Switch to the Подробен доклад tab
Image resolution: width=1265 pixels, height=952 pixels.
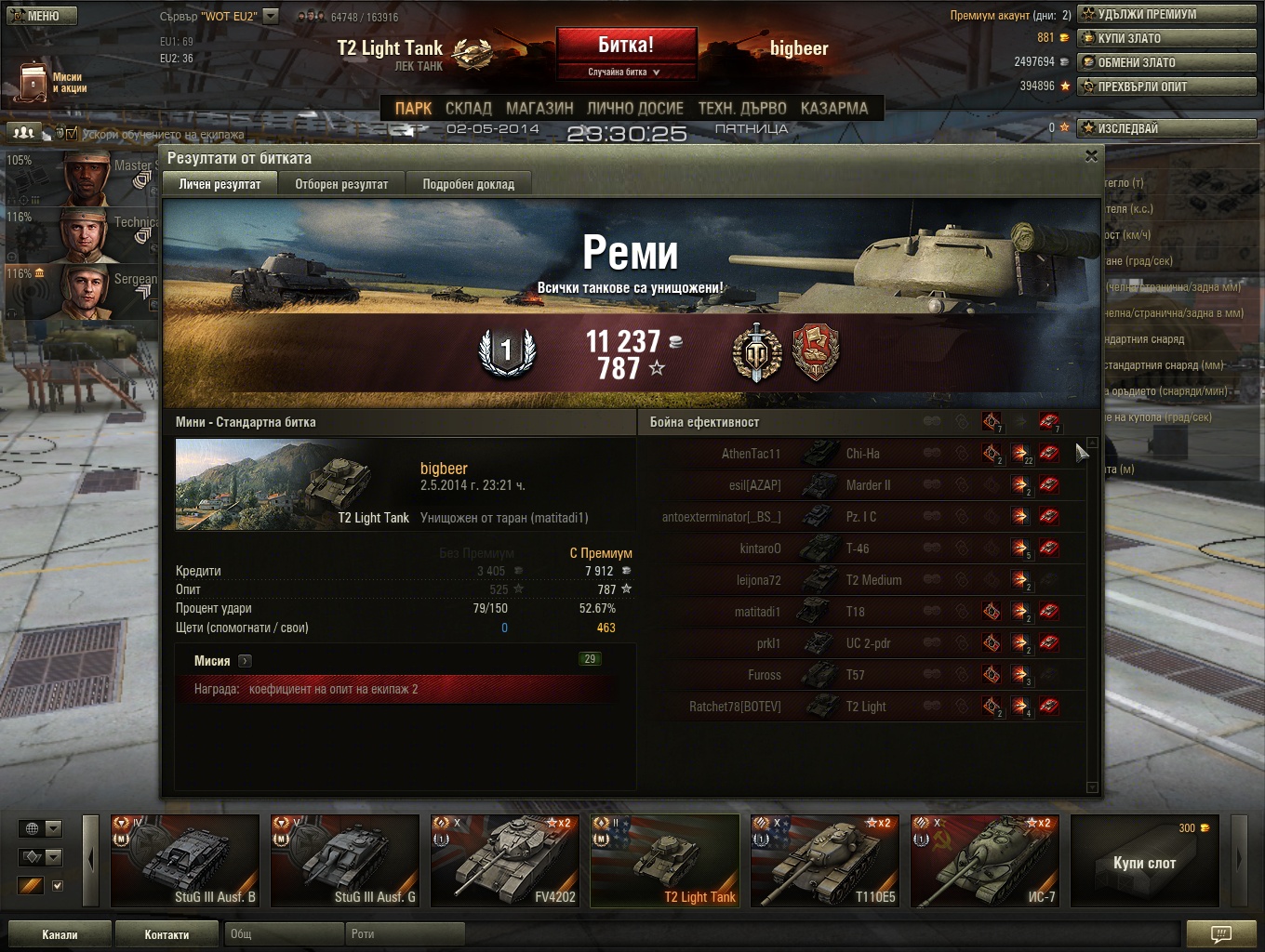468,184
